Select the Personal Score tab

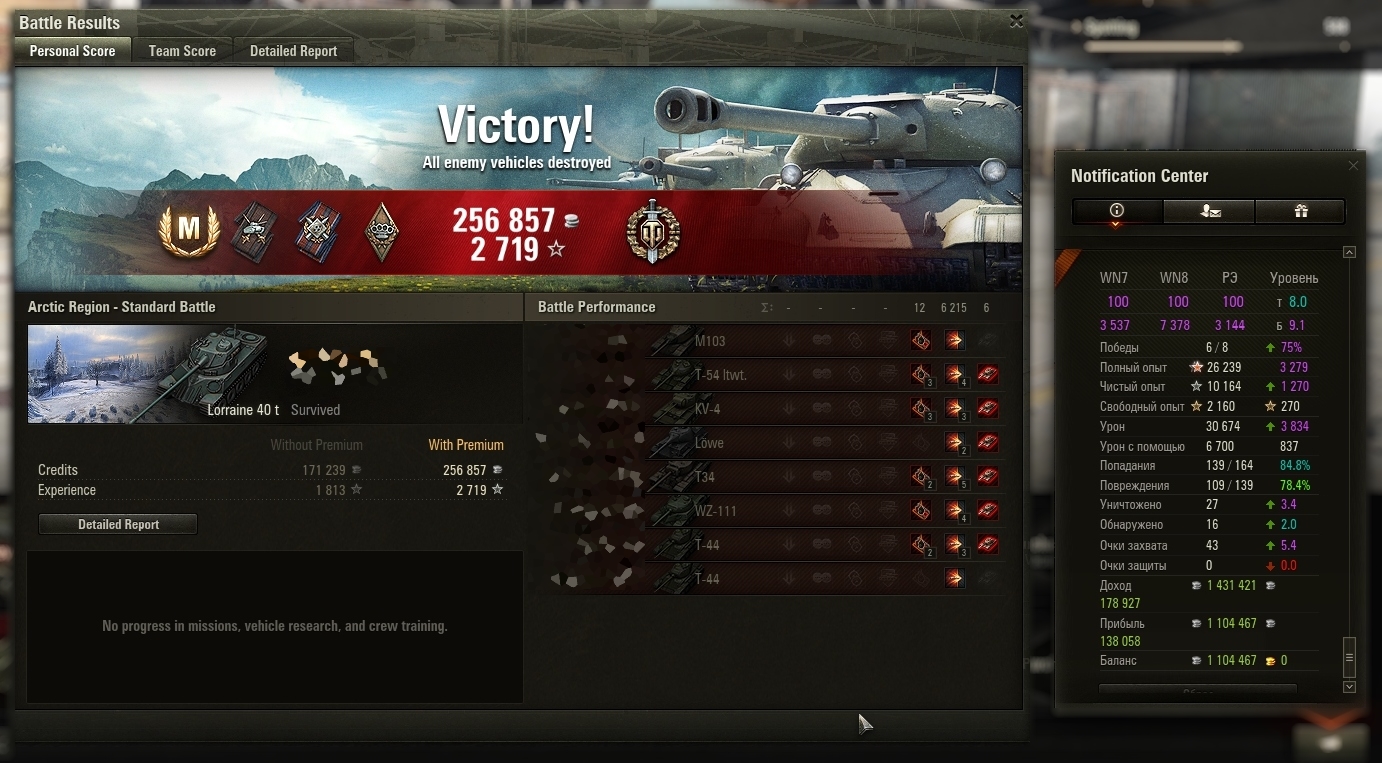[x=72, y=51]
